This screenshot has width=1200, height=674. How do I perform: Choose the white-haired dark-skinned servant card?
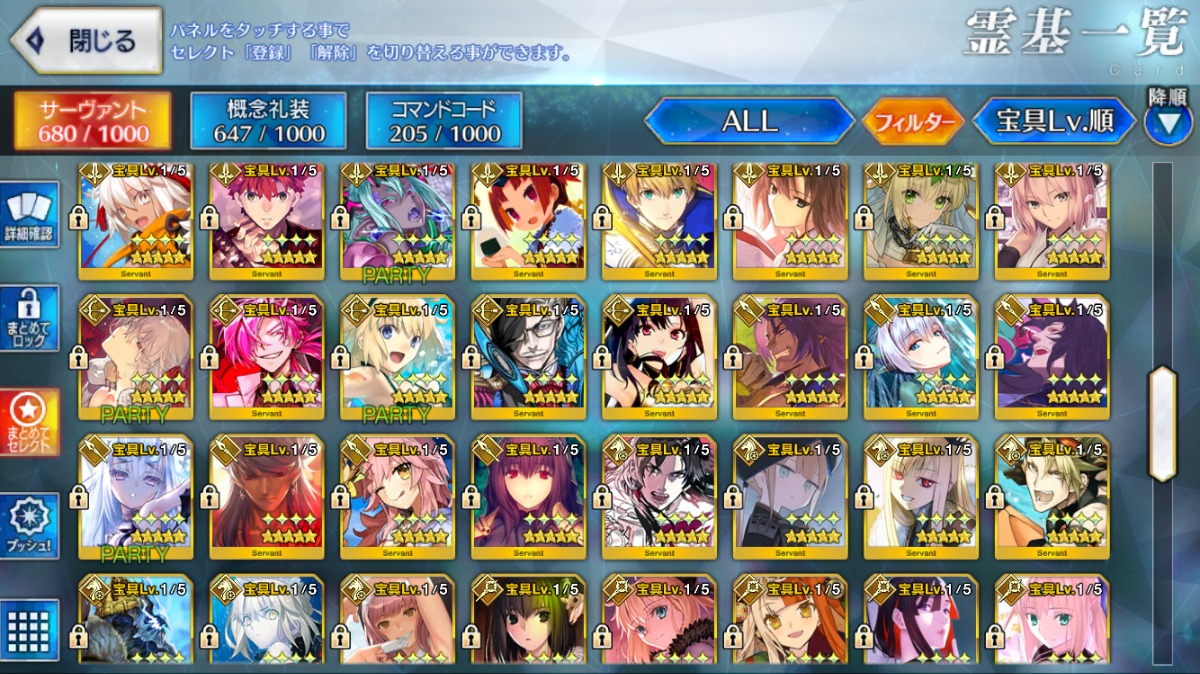click(135, 220)
